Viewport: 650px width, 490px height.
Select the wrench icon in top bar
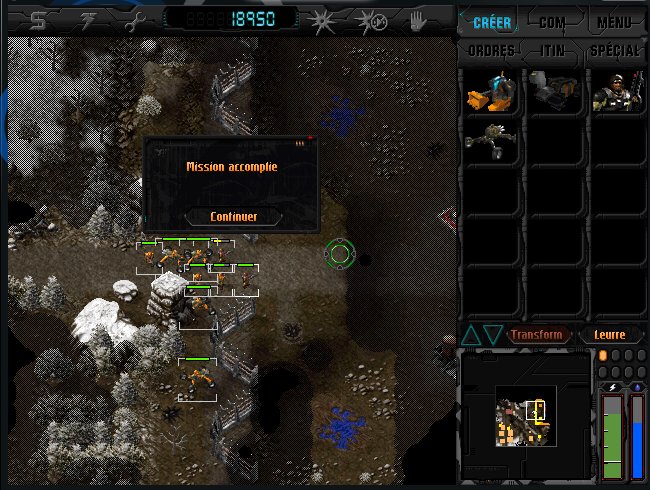click(130, 19)
